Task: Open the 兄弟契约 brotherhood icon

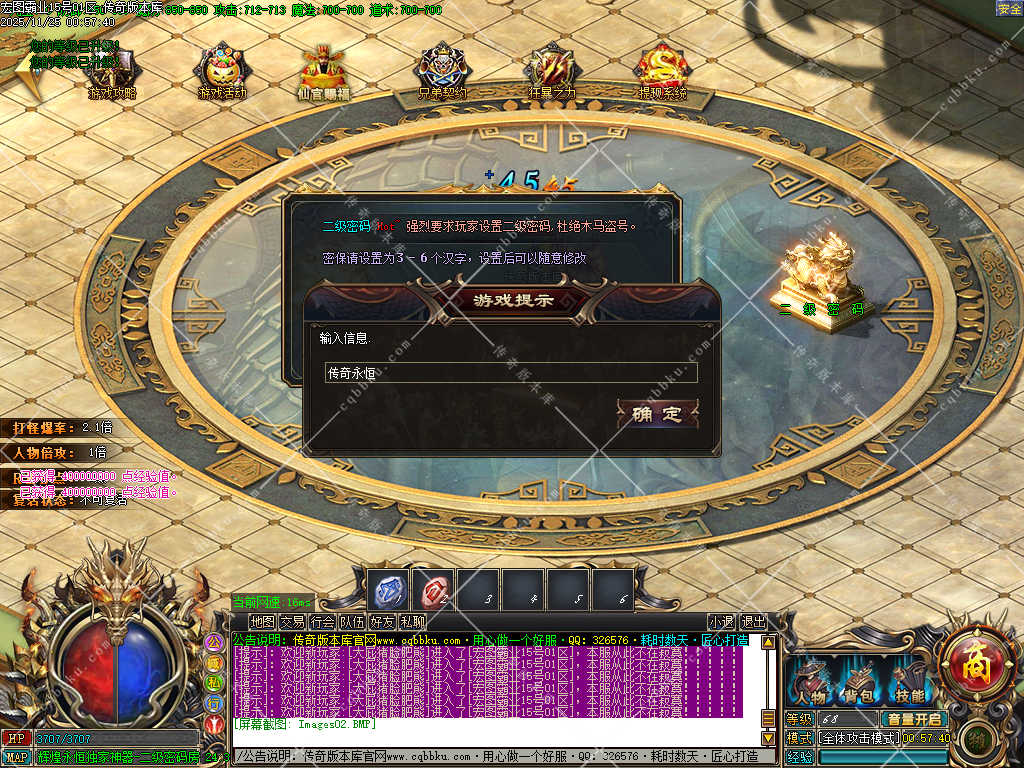Action: coord(442,72)
